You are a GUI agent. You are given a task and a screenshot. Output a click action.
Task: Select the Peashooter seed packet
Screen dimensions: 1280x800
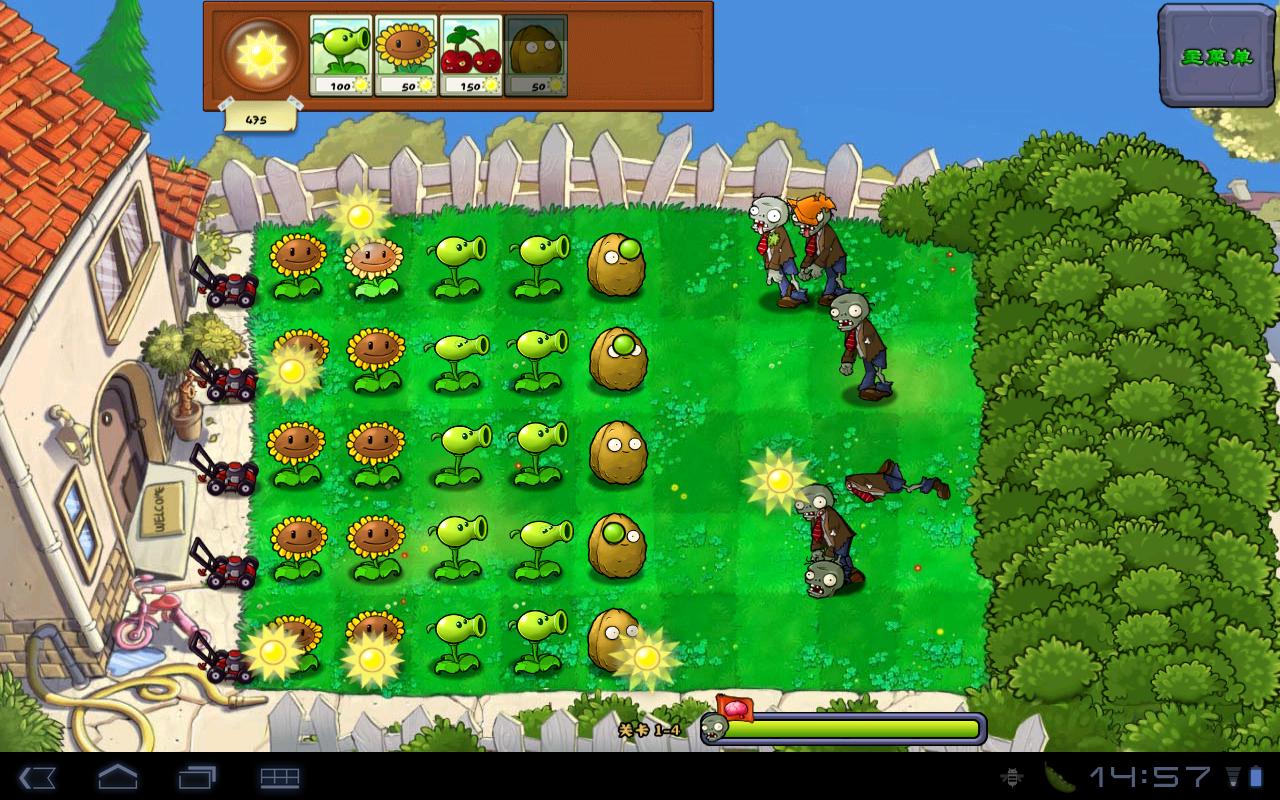click(340, 56)
